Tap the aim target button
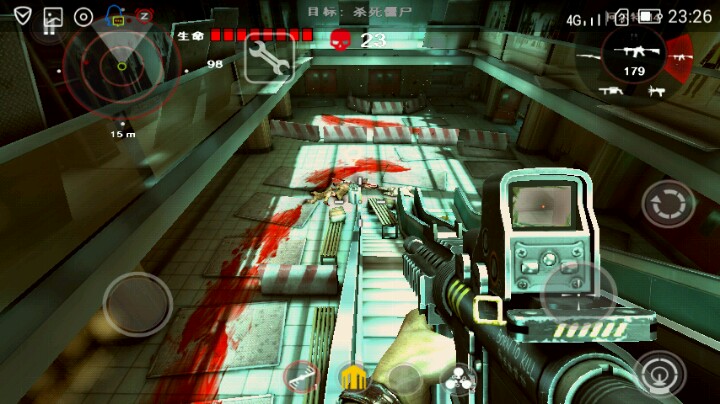Image resolution: width=720 pixels, height=404 pixels. 658,375
